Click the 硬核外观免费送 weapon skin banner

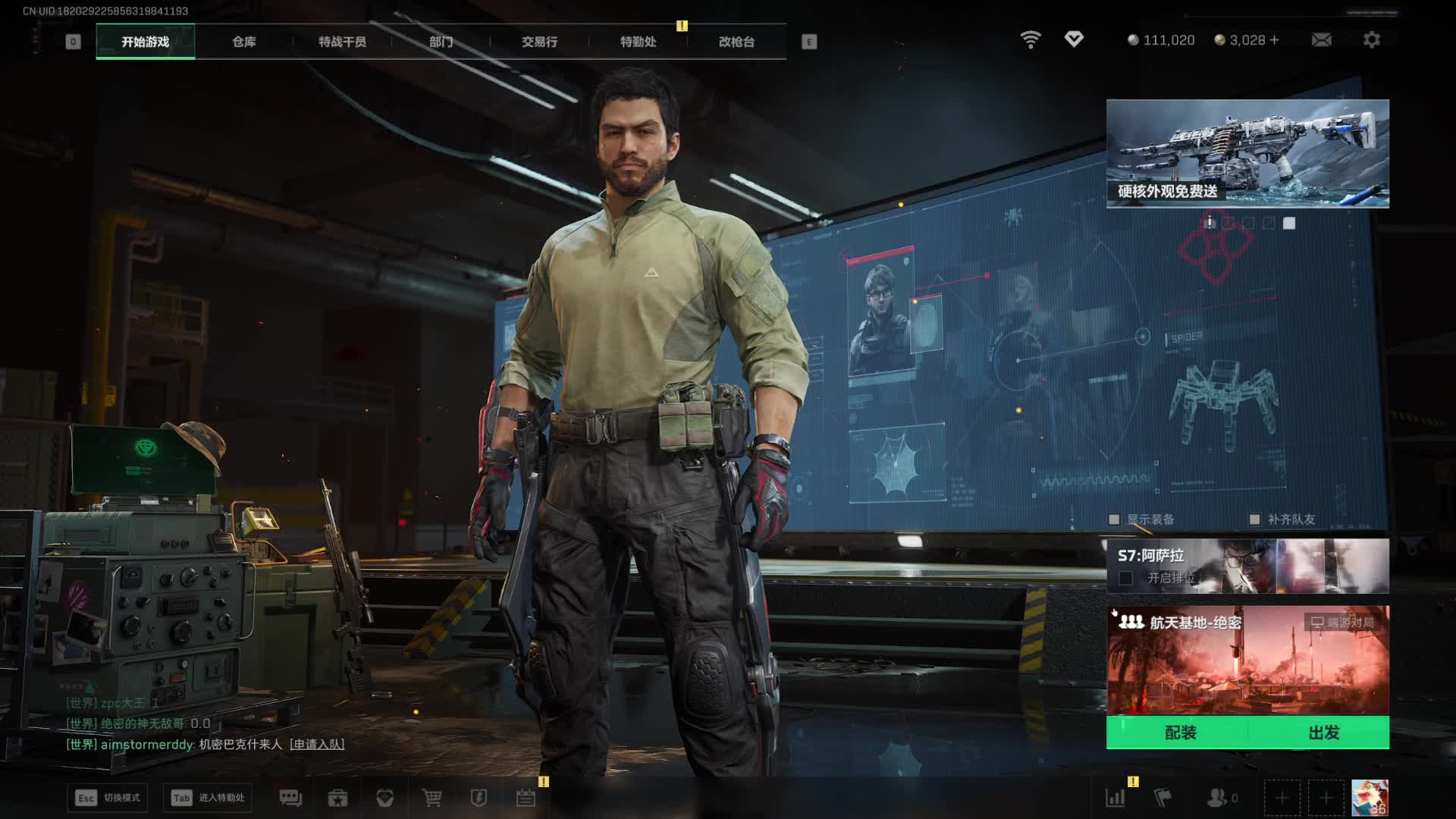(x=1247, y=153)
